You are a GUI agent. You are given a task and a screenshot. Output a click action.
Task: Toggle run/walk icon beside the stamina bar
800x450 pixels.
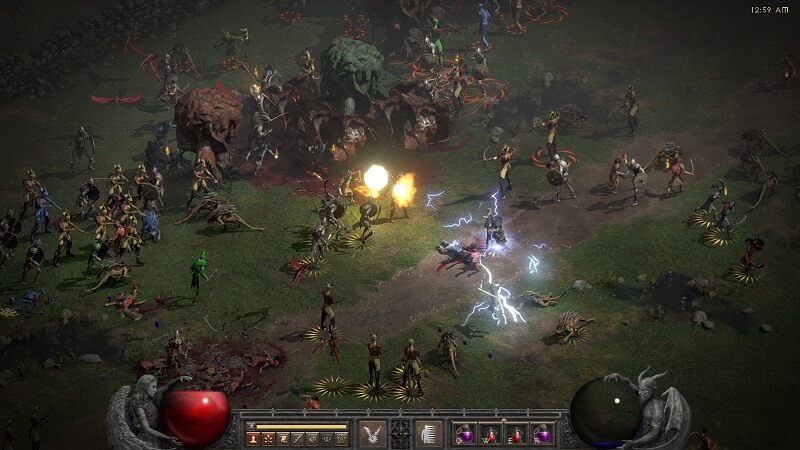click(x=252, y=425)
